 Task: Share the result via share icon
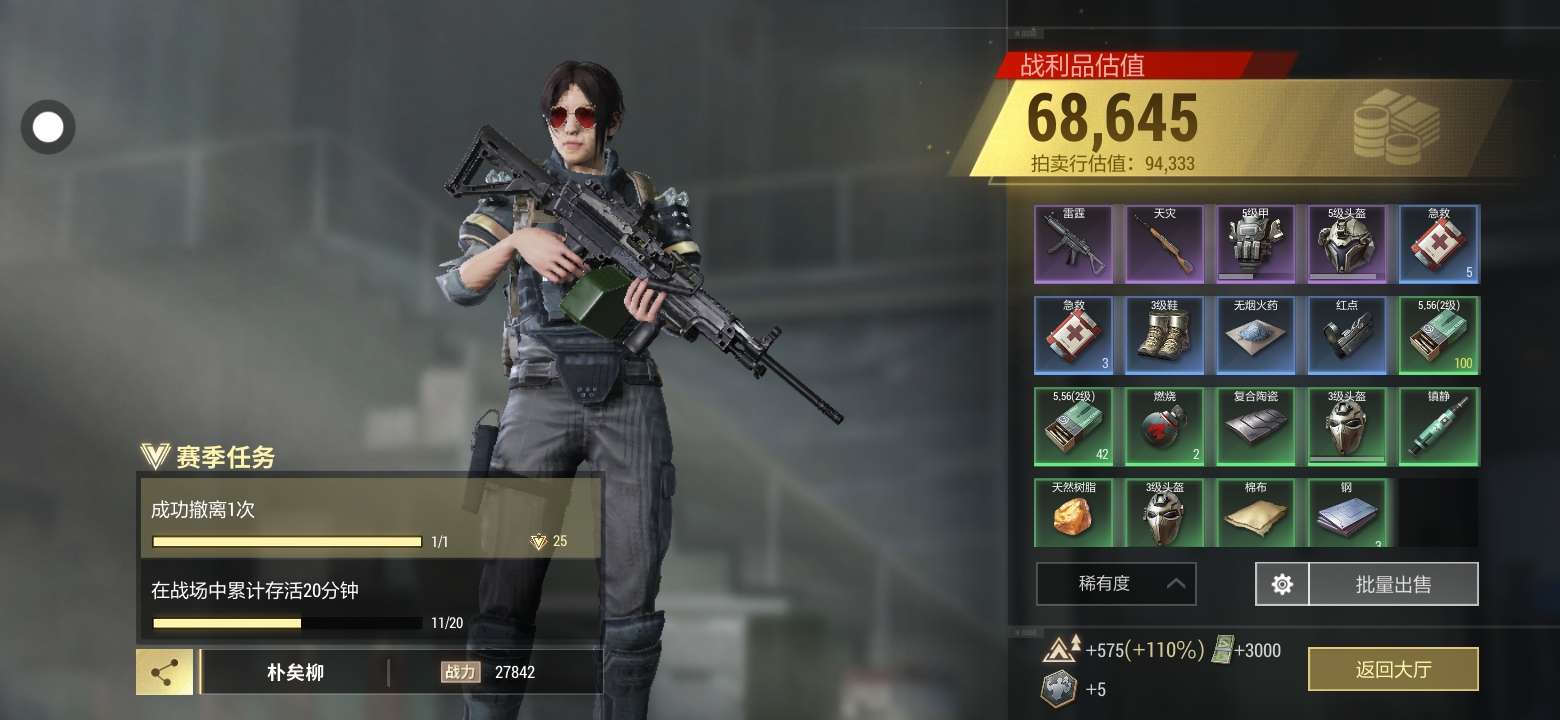(x=165, y=672)
